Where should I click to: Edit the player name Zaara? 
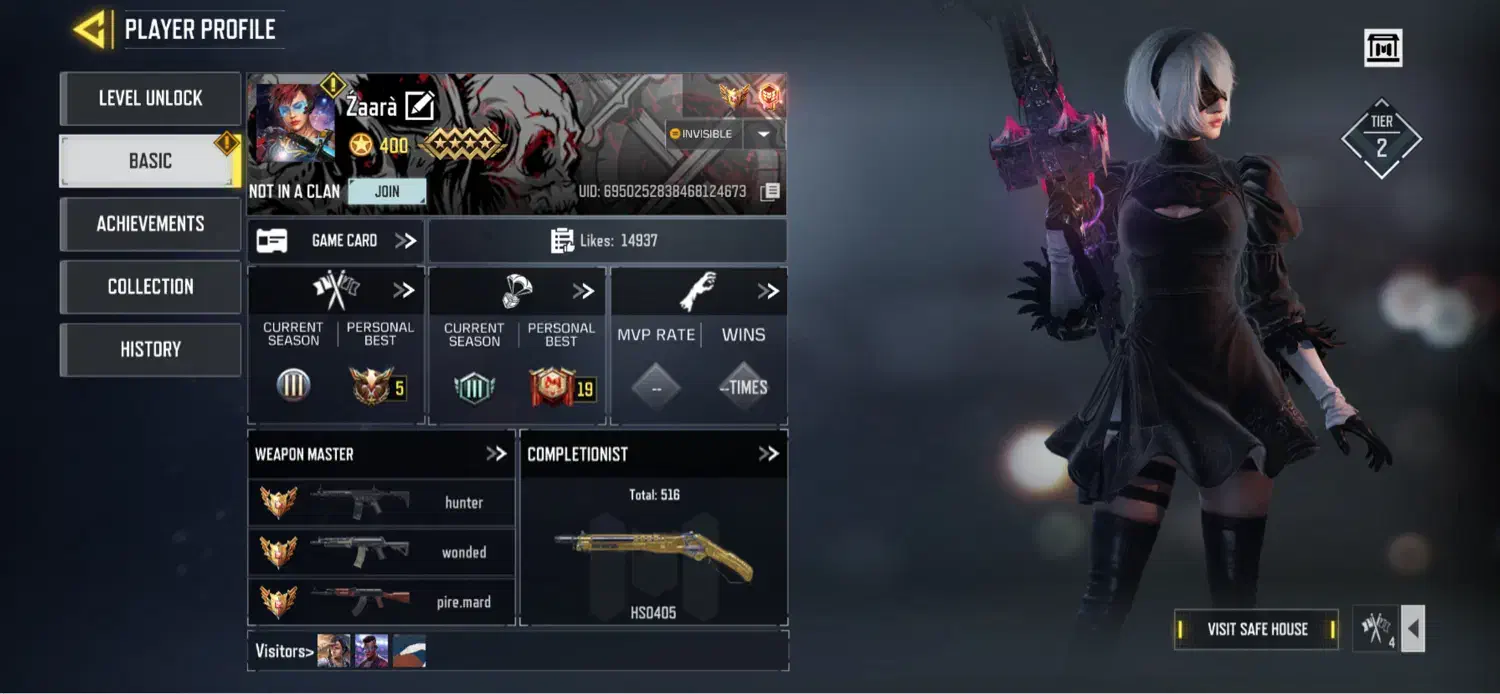point(420,105)
